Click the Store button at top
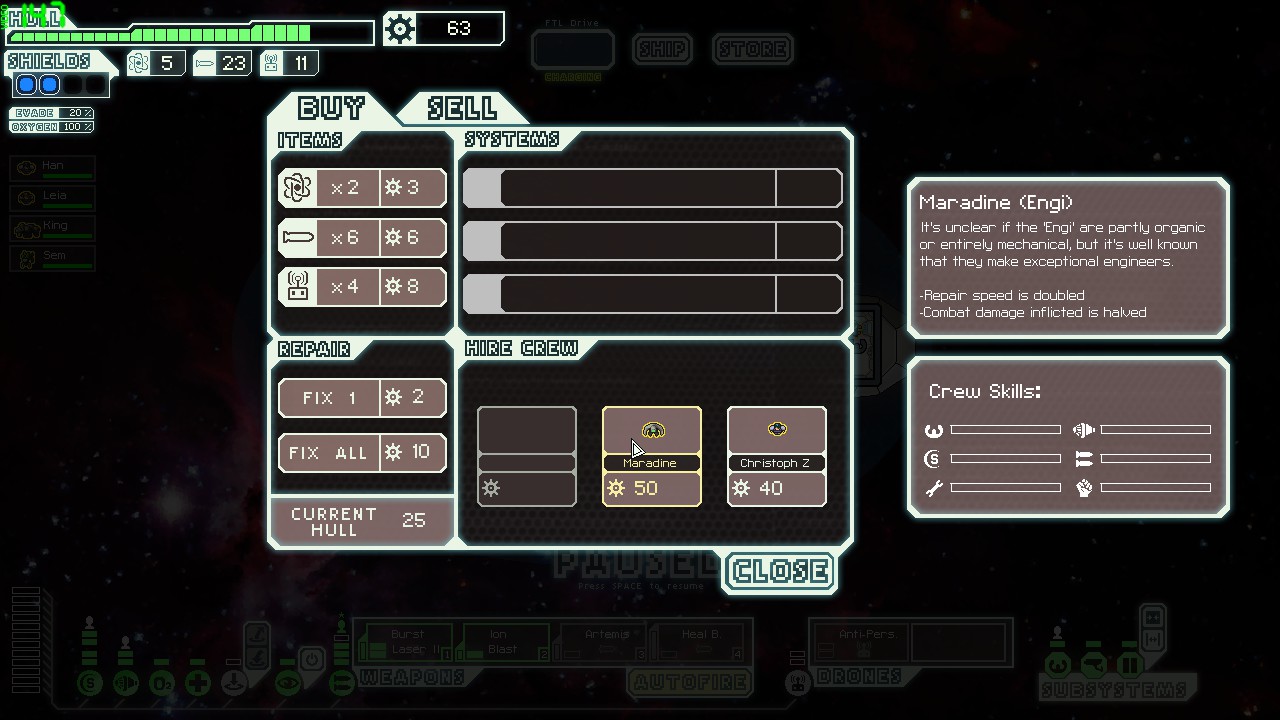Image resolution: width=1280 pixels, height=720 pixels. pyautogui.click(x=753, y=49)
